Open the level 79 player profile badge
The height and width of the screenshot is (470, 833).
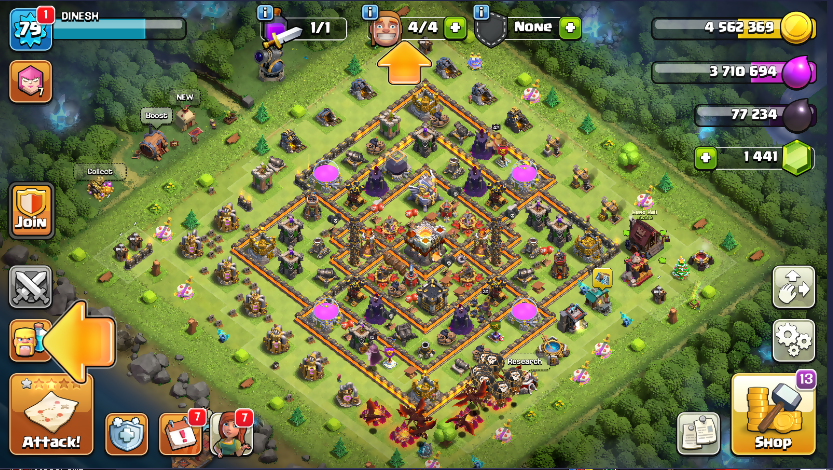(28, 30)
